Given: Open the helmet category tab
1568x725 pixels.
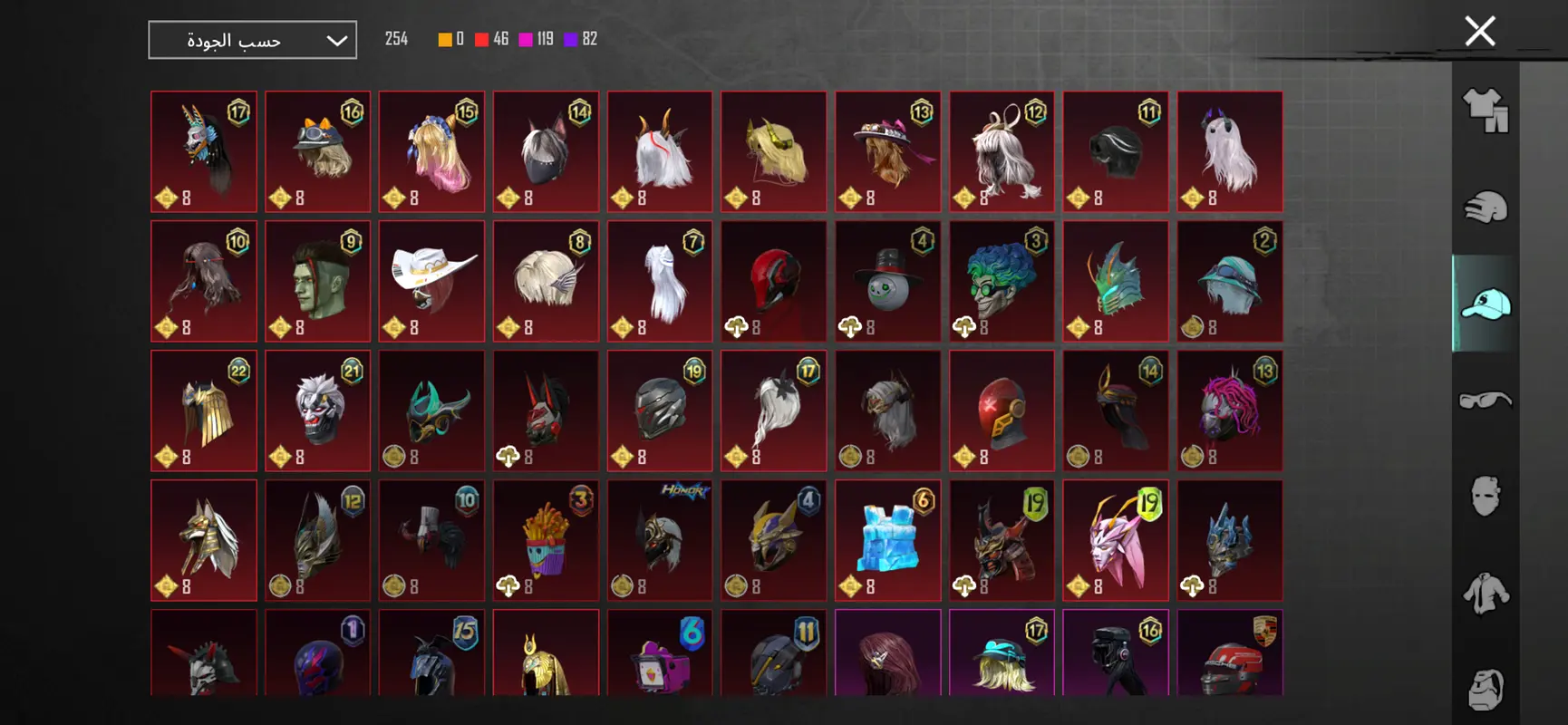Looking at the screenshot, I should [x=1486, y=208].
